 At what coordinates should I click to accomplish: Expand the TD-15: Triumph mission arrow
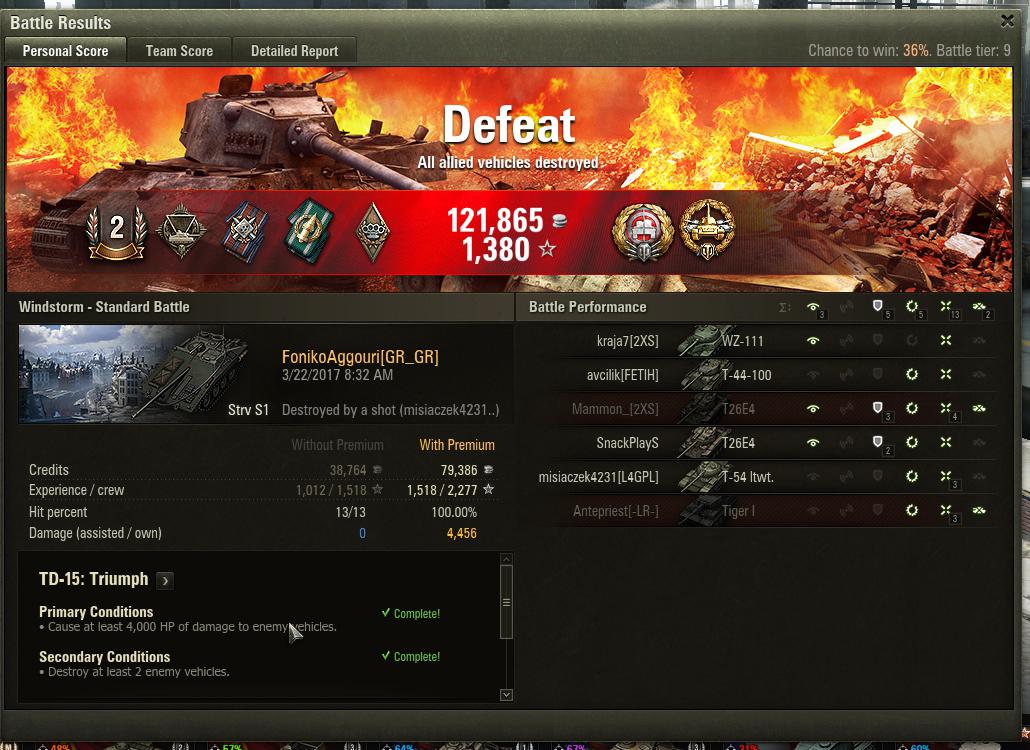(x=165, y=580)
